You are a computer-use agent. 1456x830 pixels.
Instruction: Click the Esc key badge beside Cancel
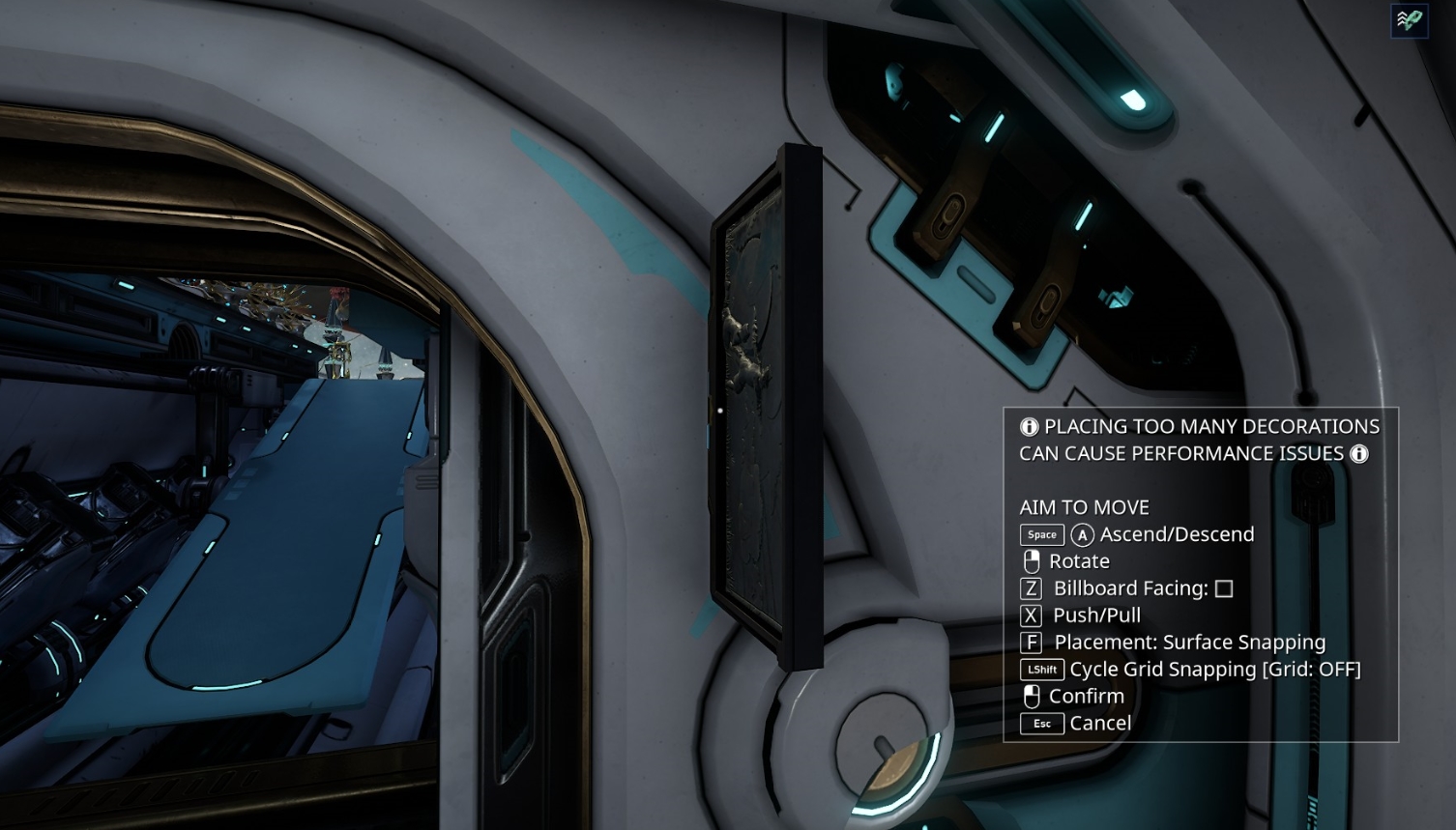point(1041,724)
